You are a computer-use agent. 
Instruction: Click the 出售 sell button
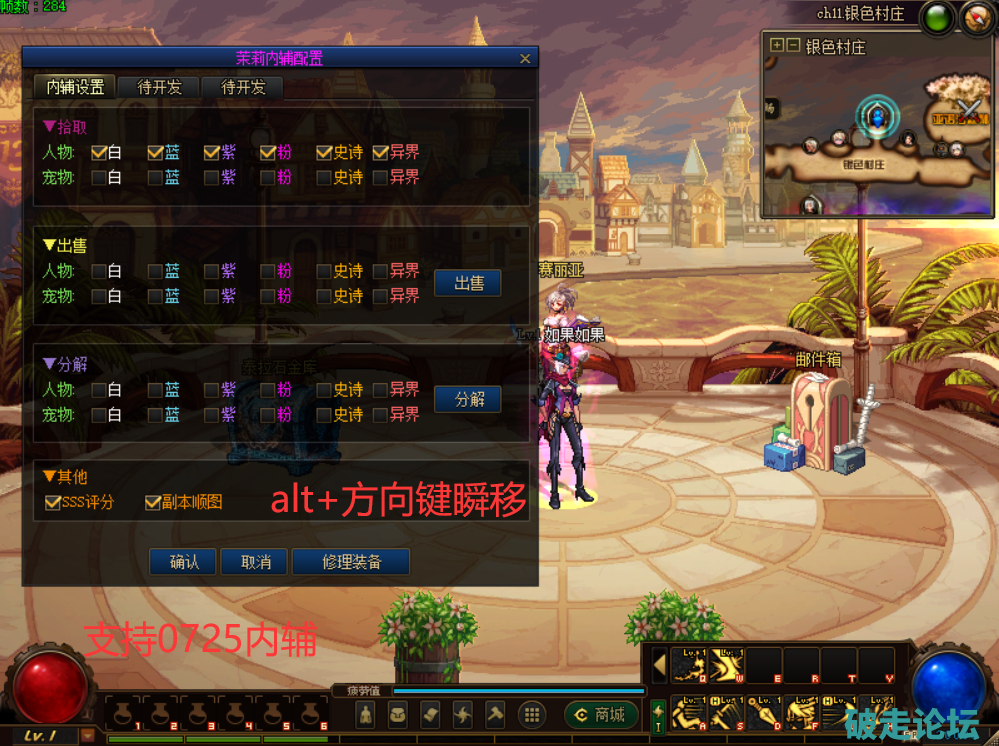[468, 283]
